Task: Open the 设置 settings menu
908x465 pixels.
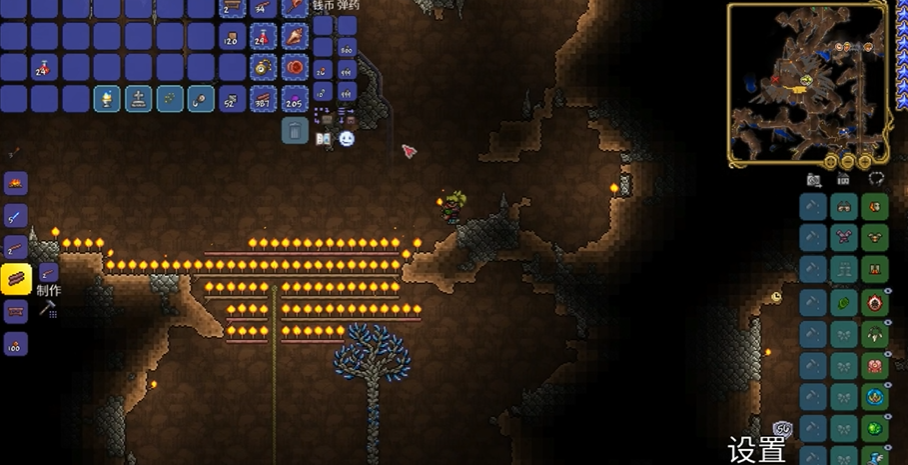Action: [x=757, y=450]
